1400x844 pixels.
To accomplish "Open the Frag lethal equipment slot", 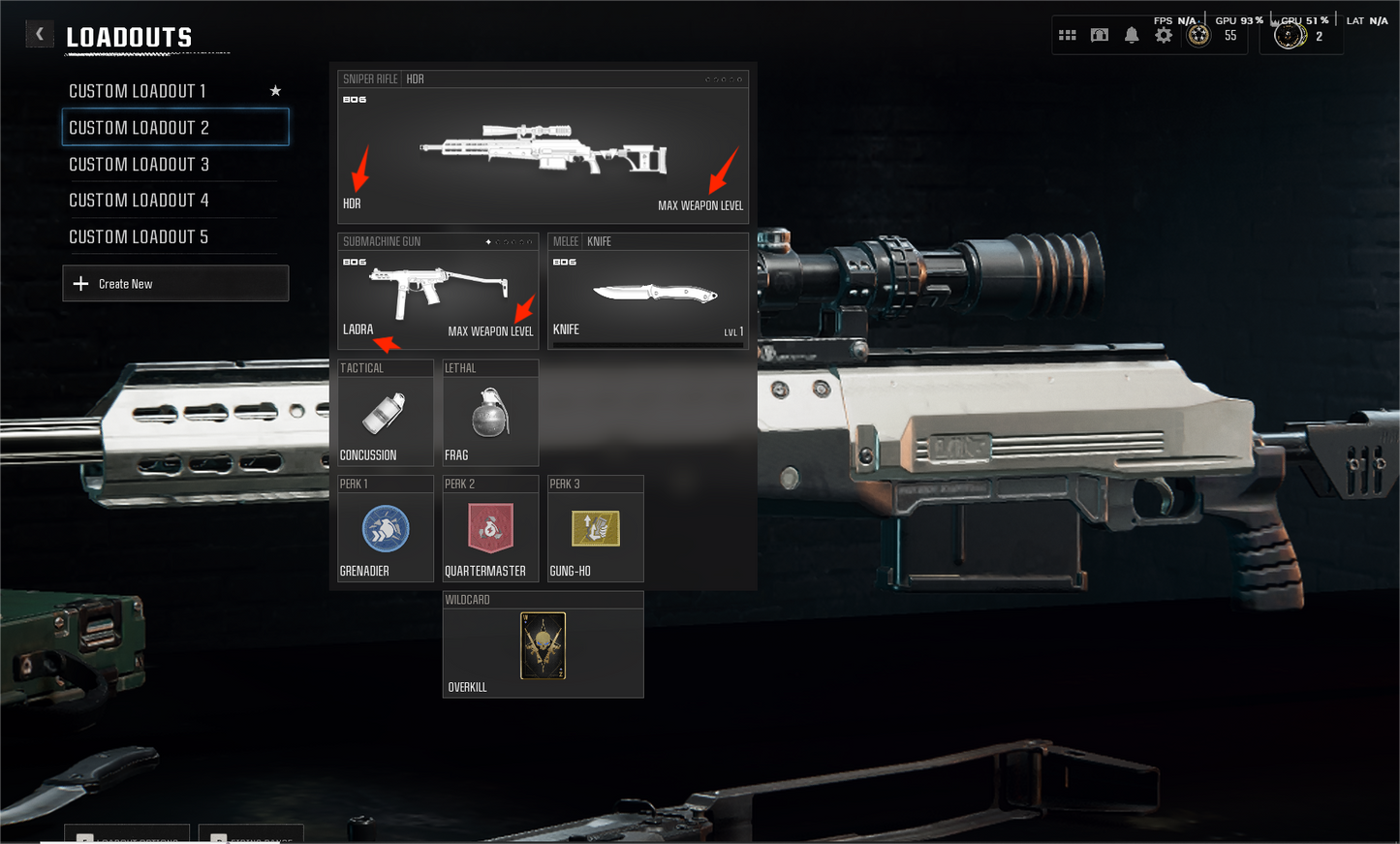I will tap(490, 412).
